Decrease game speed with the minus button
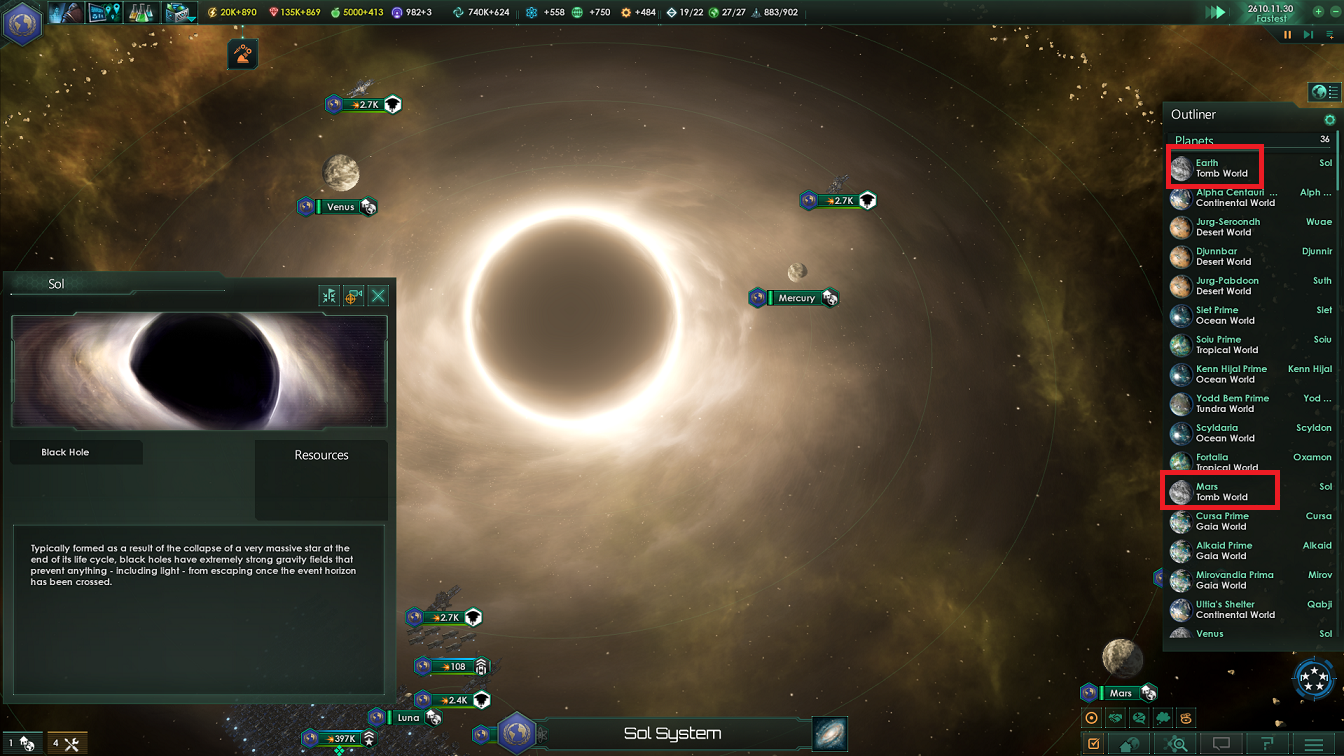The height and width of the screenshot is (756, 1344). tap(1336, 12)
